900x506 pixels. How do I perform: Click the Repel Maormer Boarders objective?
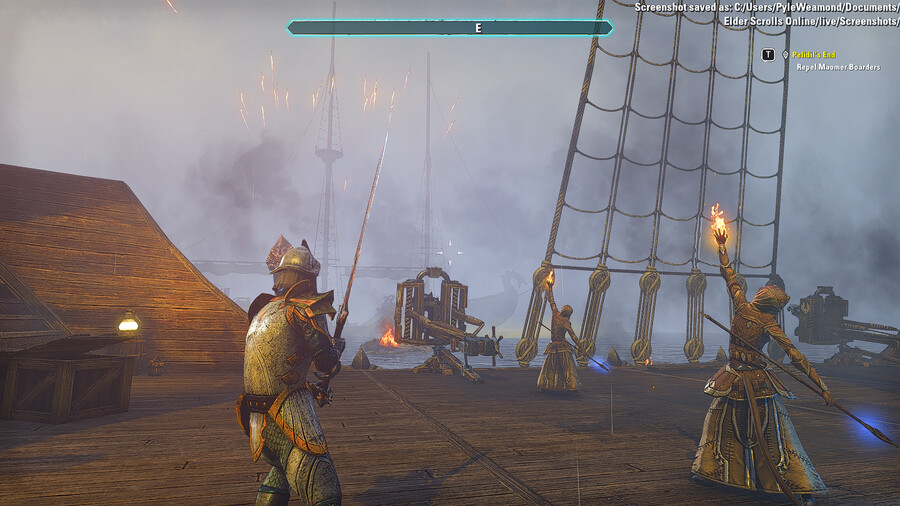[x=838, y=67]
